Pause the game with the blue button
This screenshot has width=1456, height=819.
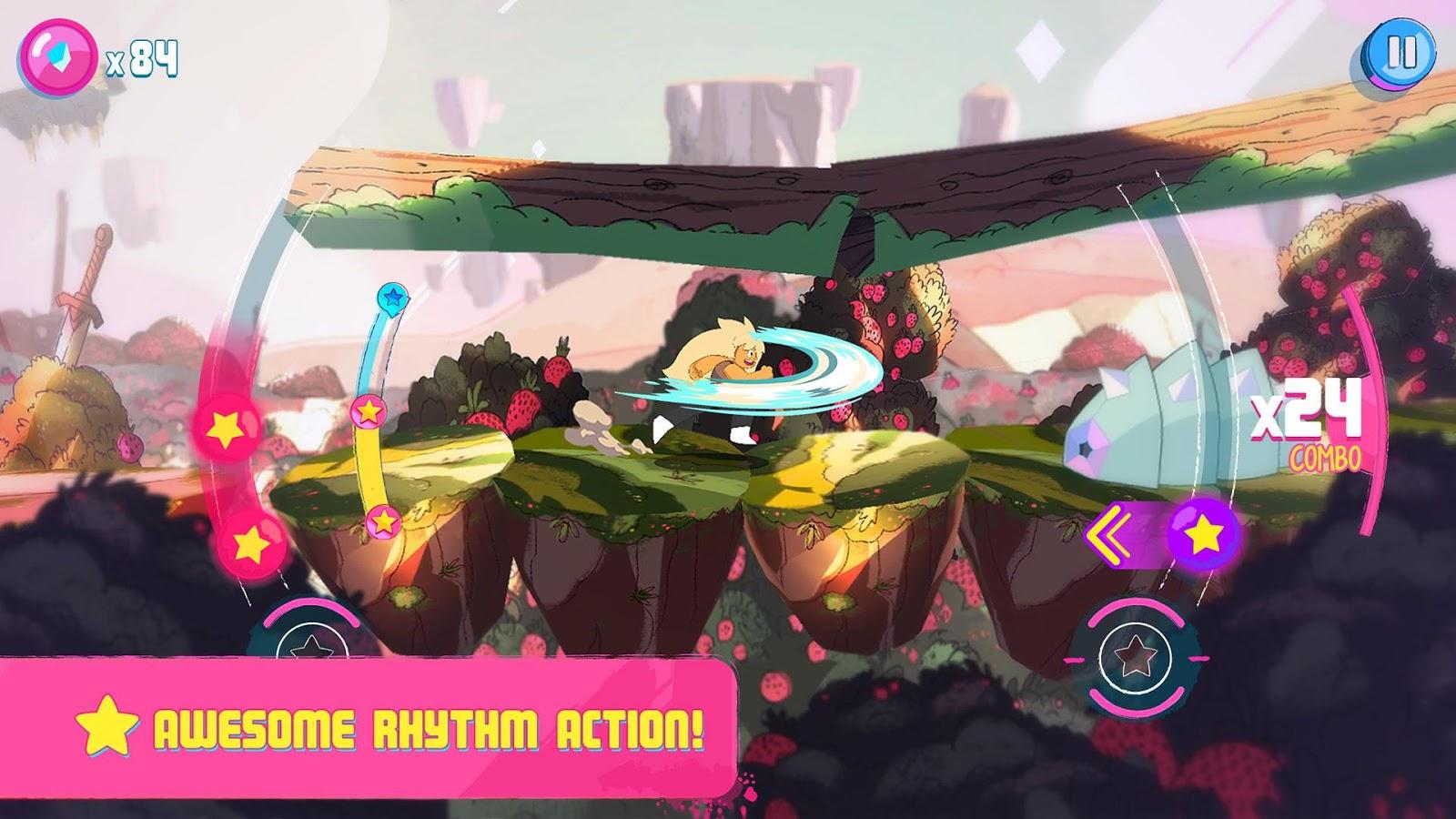(x=1400, y=52)
